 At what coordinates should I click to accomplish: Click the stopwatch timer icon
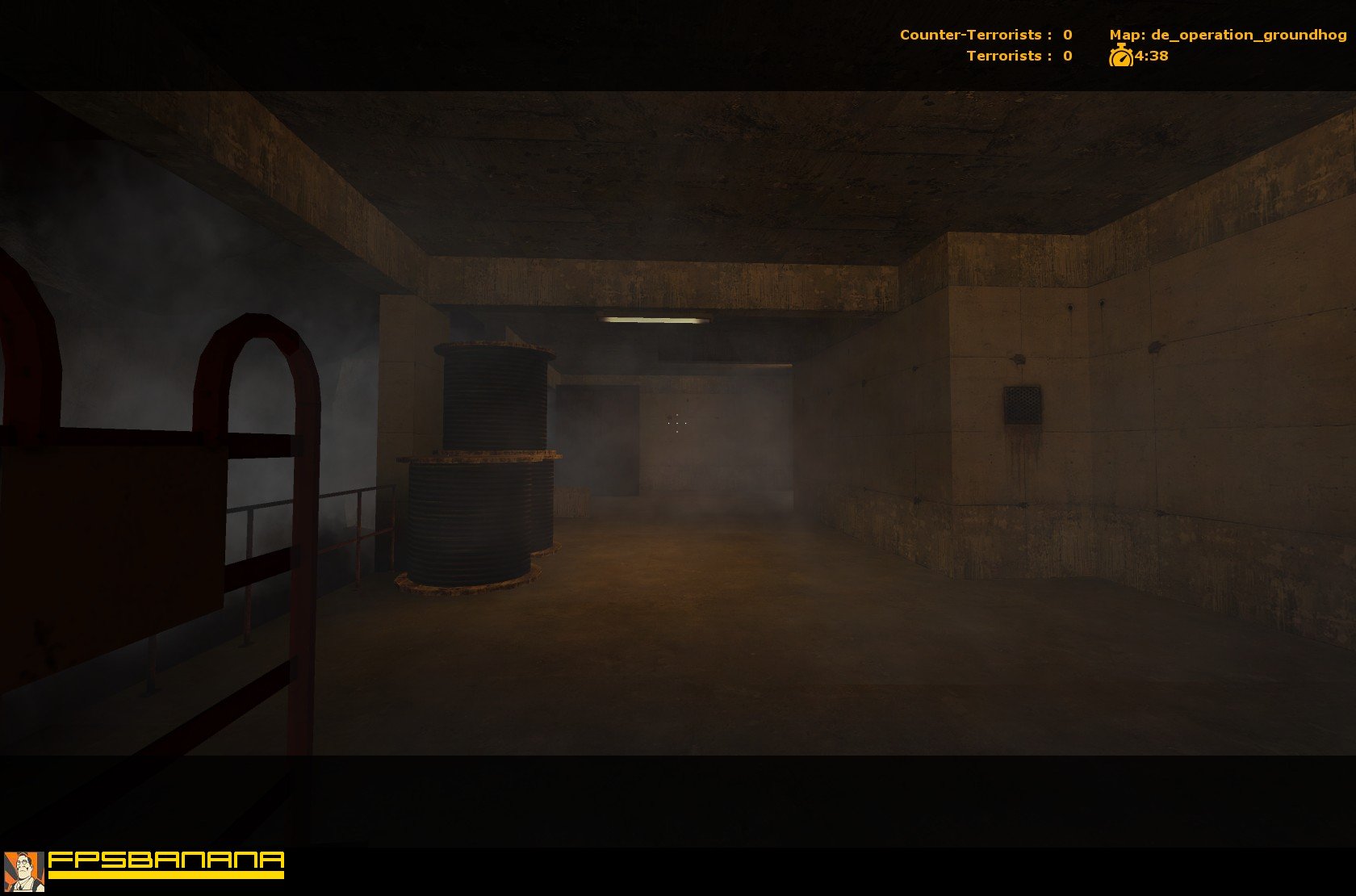pyautogui.click(x=1122, y=57)
